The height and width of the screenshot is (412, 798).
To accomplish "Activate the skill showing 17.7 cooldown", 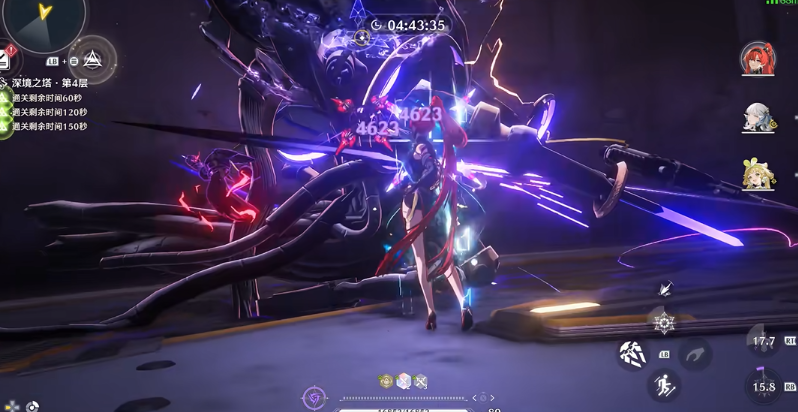I will click(764, 341).
